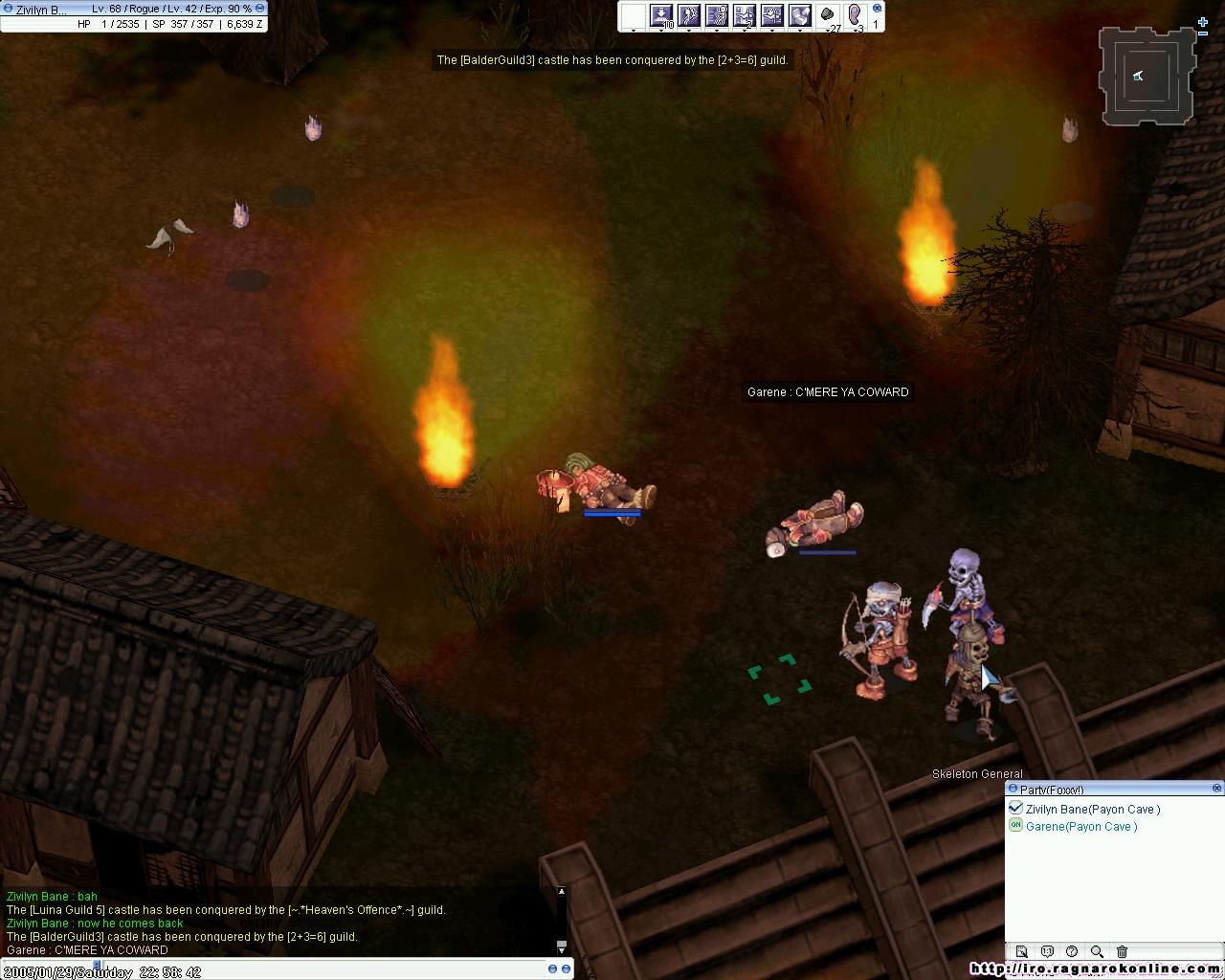Zoom out the minimap with minus button

tap(1203, 34)
